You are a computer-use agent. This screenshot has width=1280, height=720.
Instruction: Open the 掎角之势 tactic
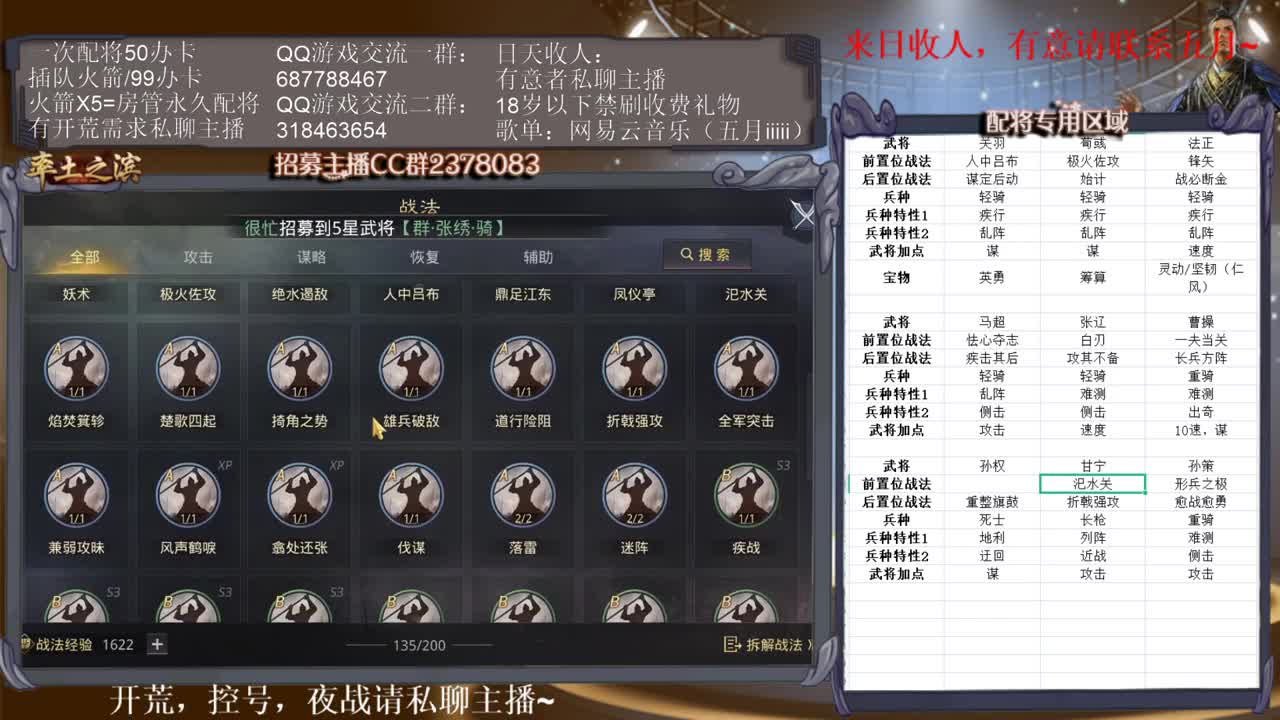coord(299,372)
